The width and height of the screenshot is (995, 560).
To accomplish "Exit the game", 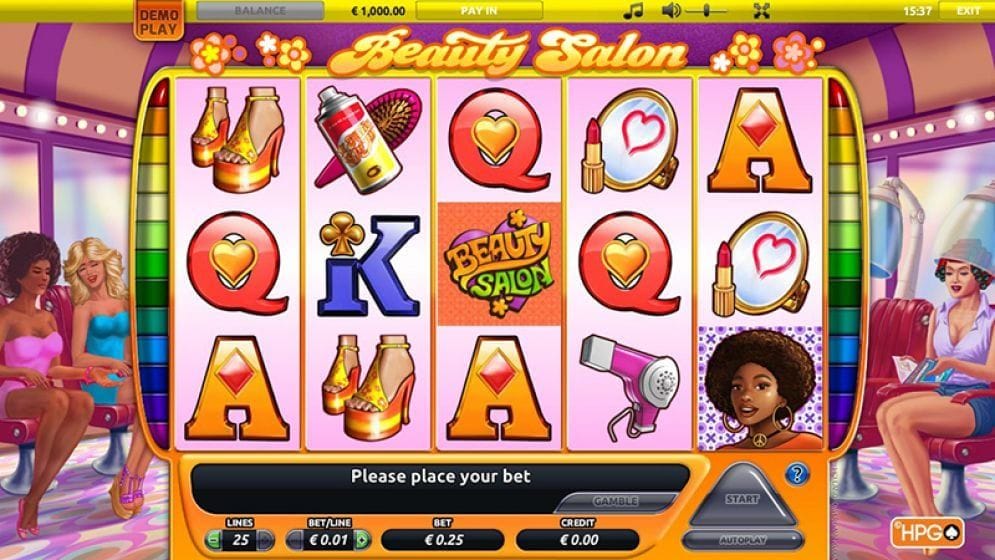I will pyautogui.click(x=967, y=11).
